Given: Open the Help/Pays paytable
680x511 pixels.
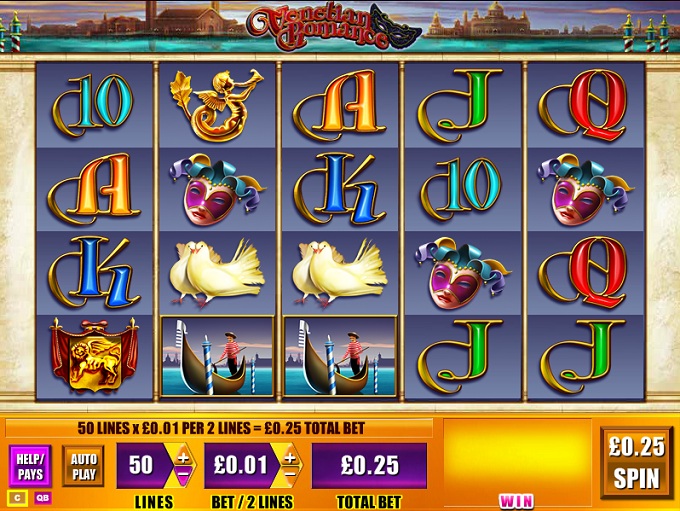Looking at the screenshot, I should click(x=30, y=465).
